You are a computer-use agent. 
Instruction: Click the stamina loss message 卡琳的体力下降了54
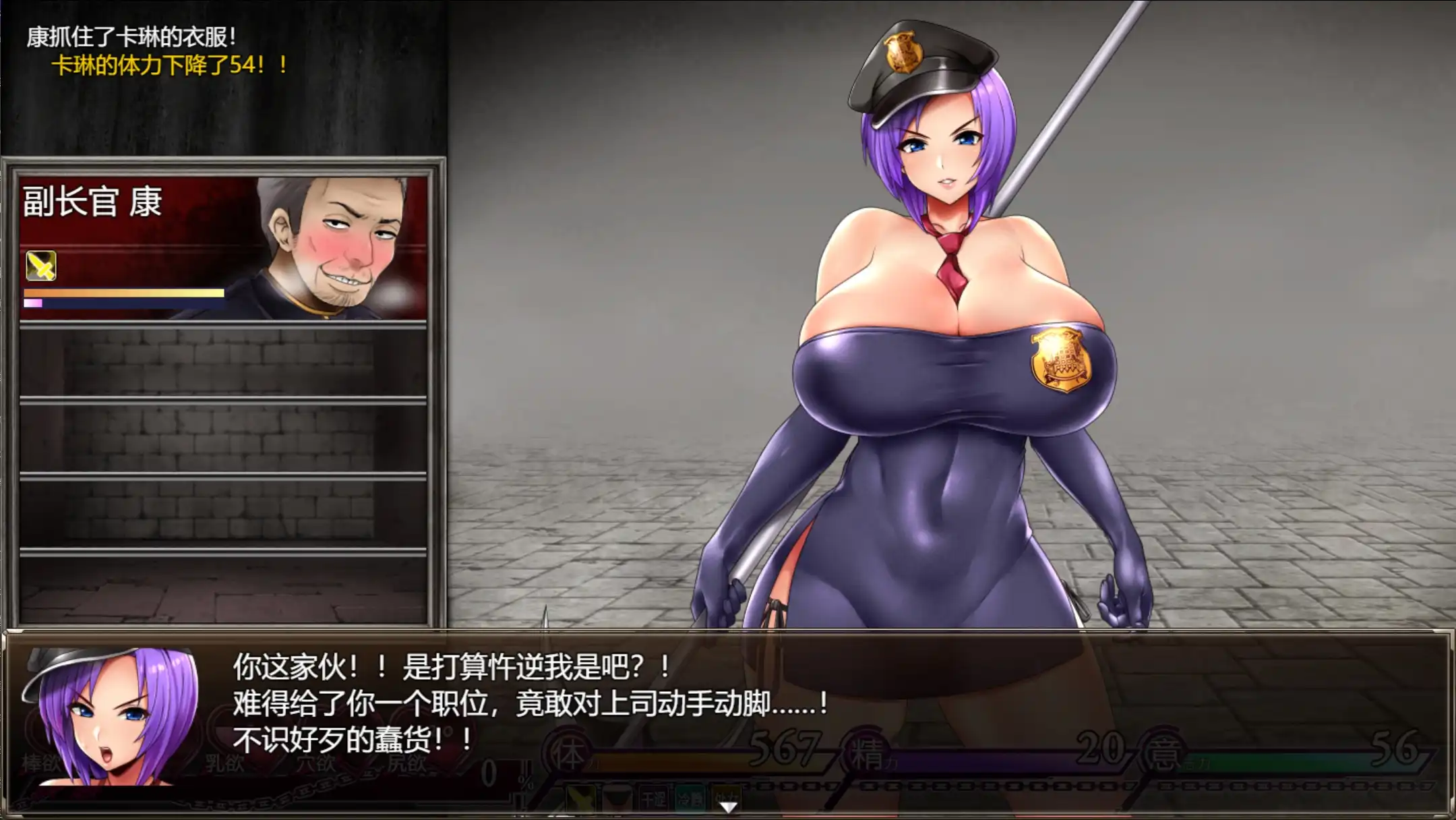169,64
